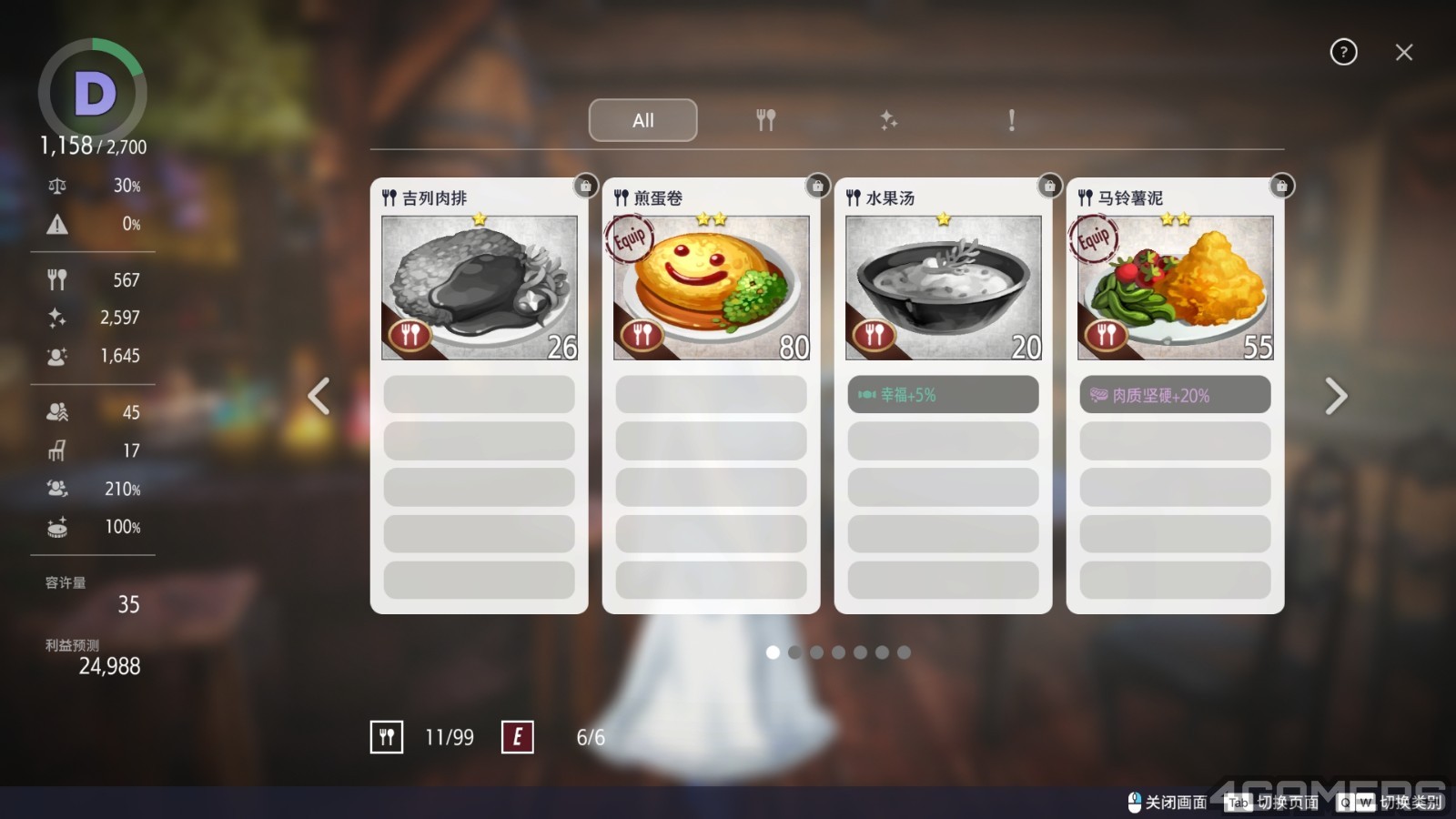Toggle the lock icon on 吉列肉排 card
Screen dimensions: 1456x819
[x=585, y=187]
